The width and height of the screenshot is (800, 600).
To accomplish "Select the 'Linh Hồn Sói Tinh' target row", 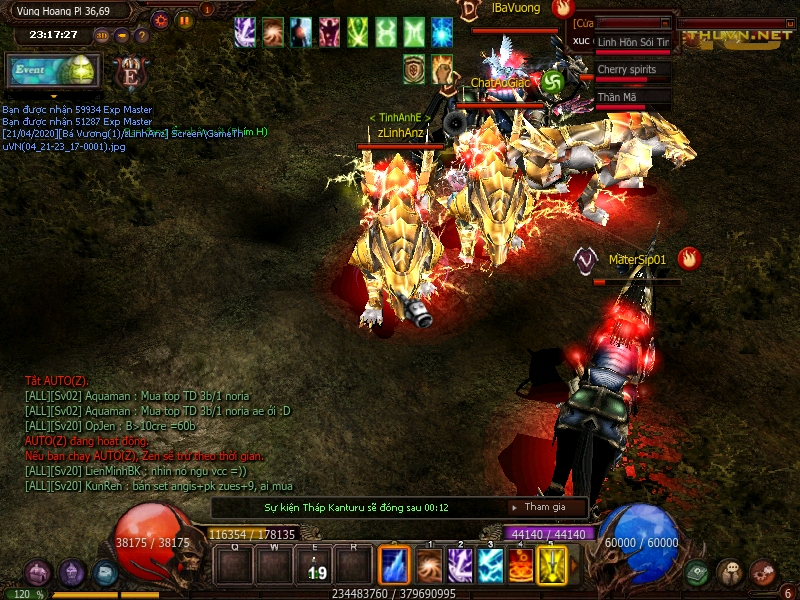I will 633,43.
